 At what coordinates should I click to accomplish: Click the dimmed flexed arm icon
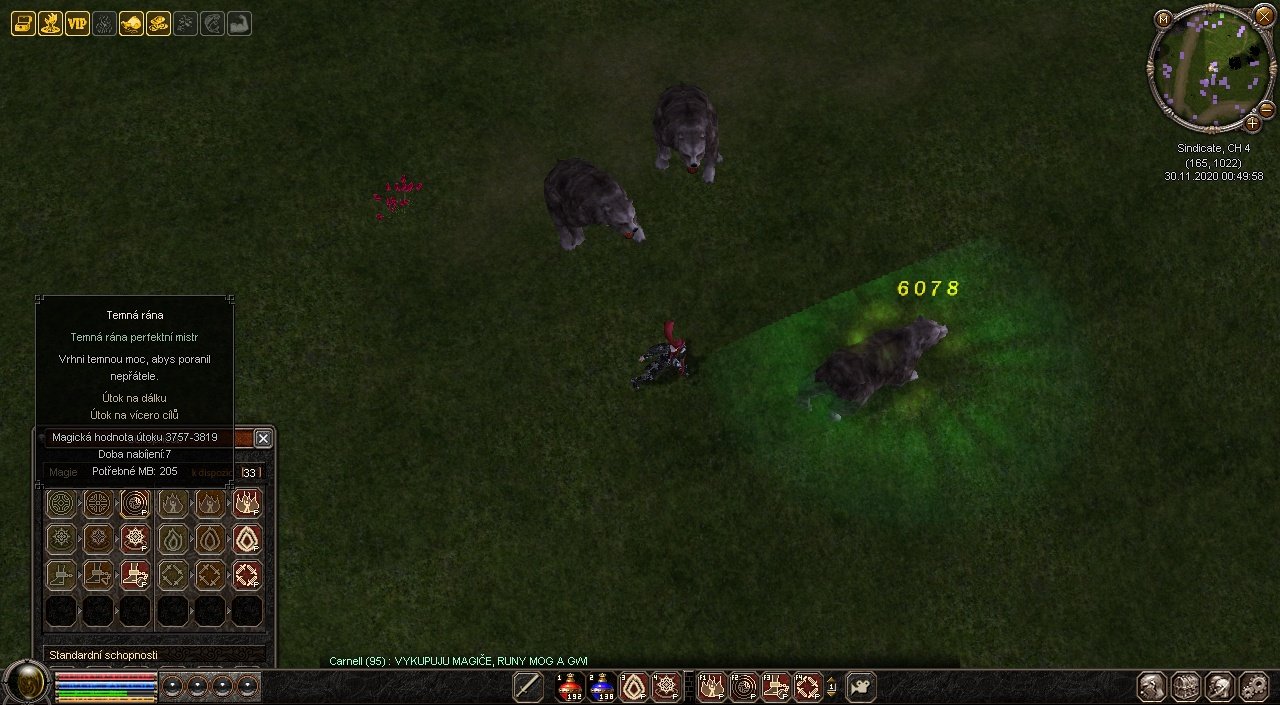pyautogui.click(x=239, y=24)
